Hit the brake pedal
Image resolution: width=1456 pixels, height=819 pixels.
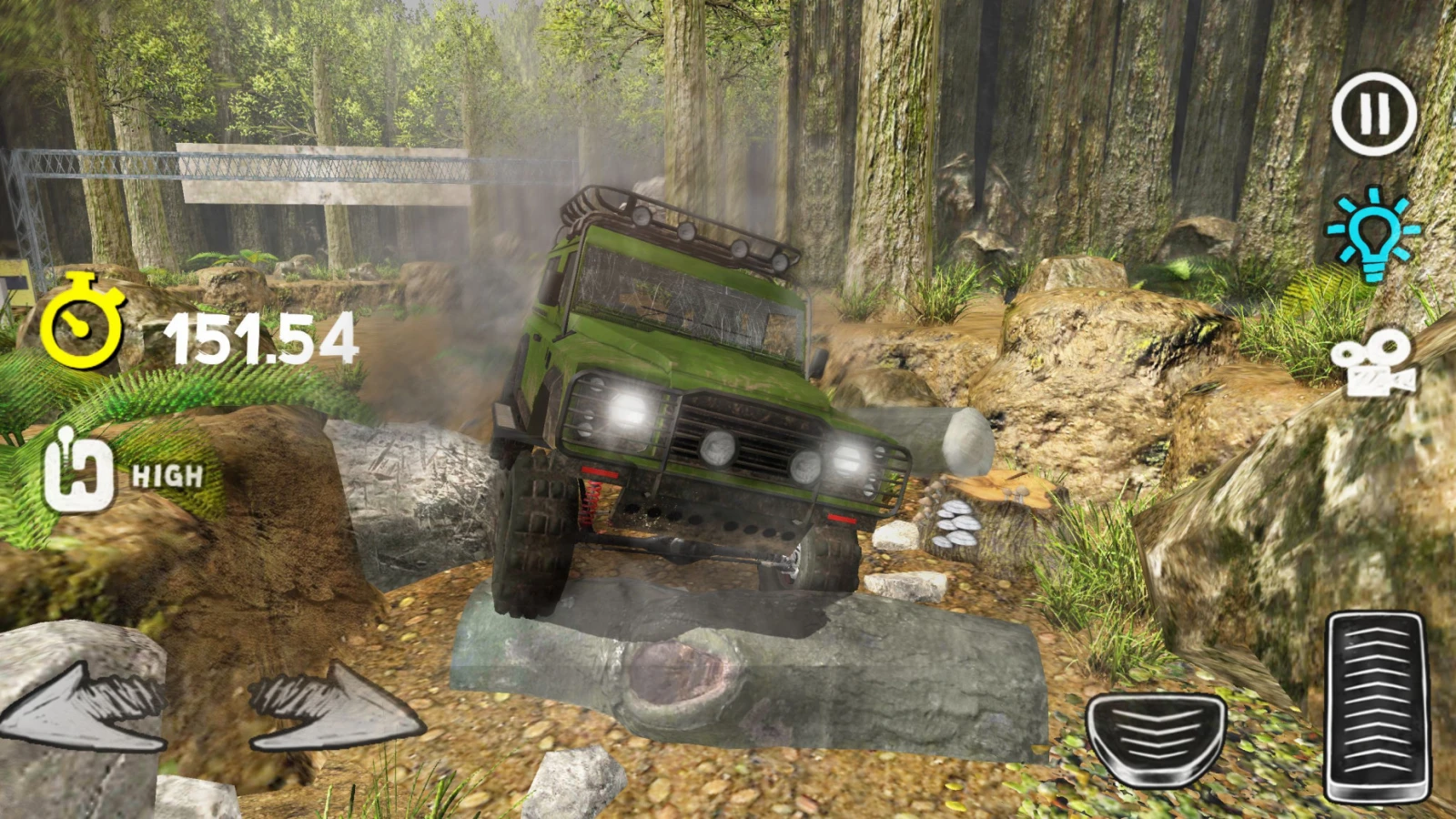(1156, 737)
